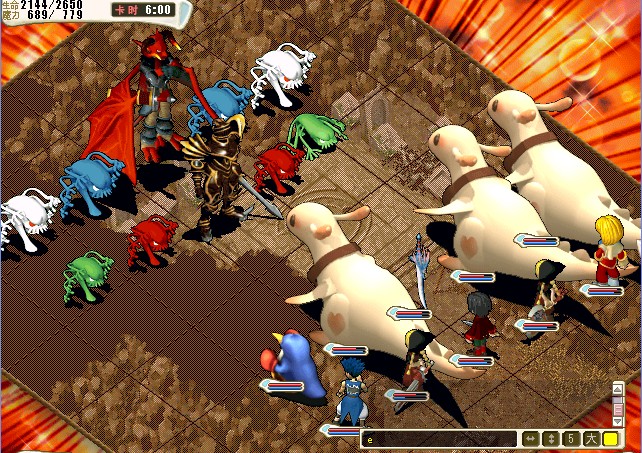Toggle the 大 font size button

tap(590, 439)
